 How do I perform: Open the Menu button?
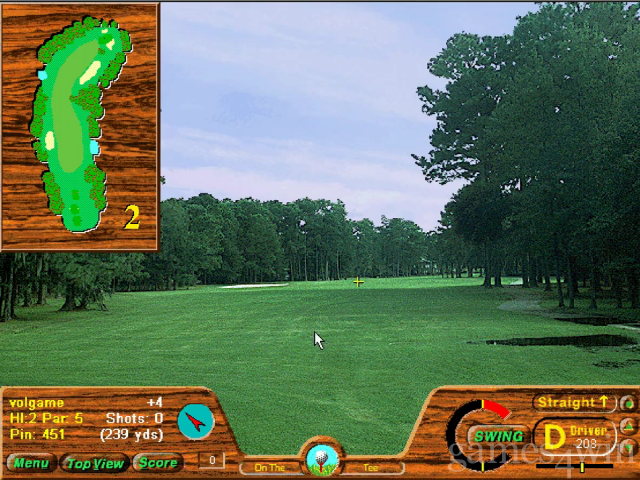pos(31,463)
